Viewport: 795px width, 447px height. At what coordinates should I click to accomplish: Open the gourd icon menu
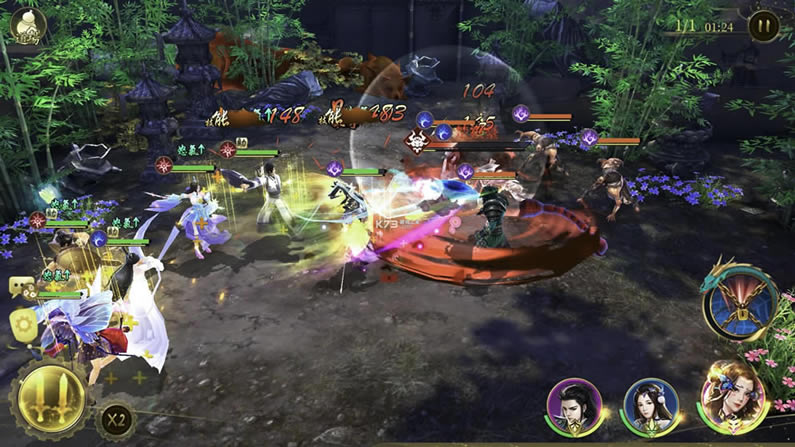(x=28, y=26)
